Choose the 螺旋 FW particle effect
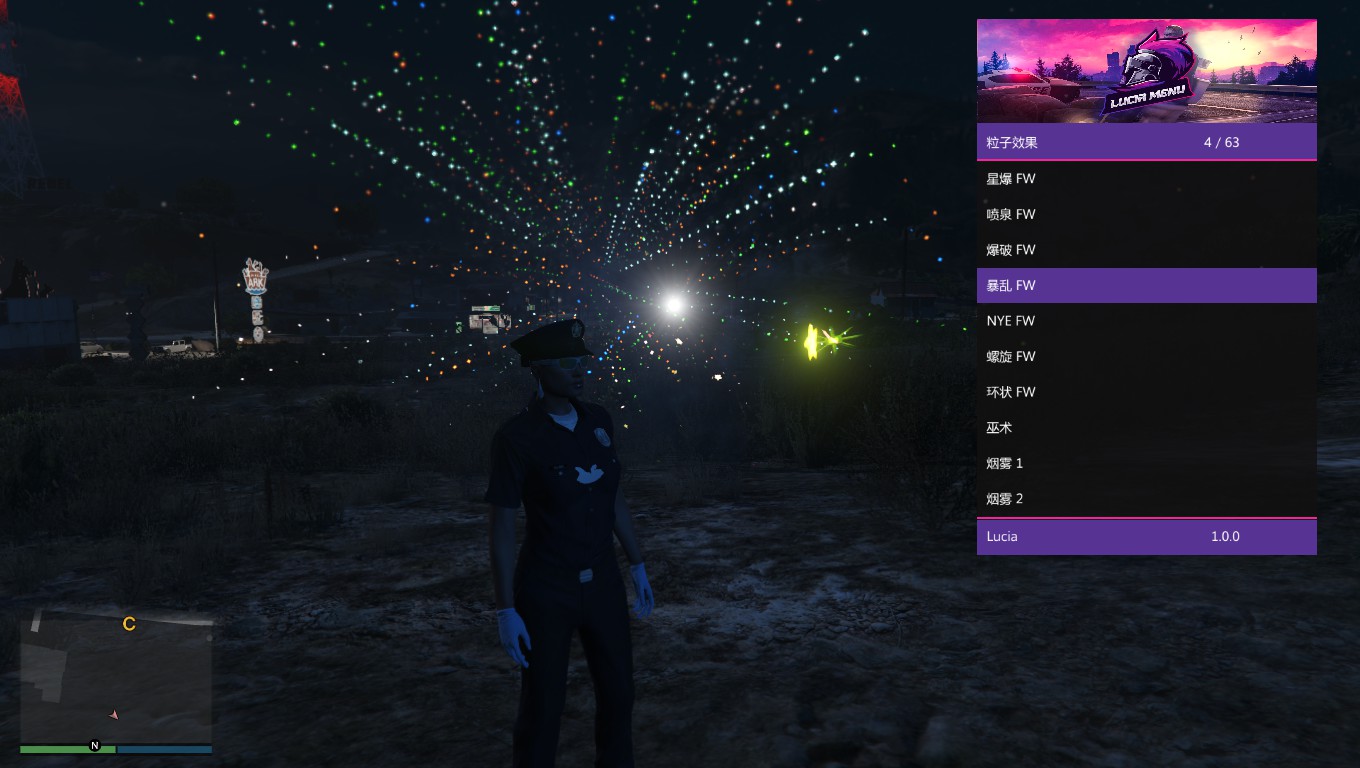Viewport: 1360px width, 768px height. click(x=1146, y=357)
